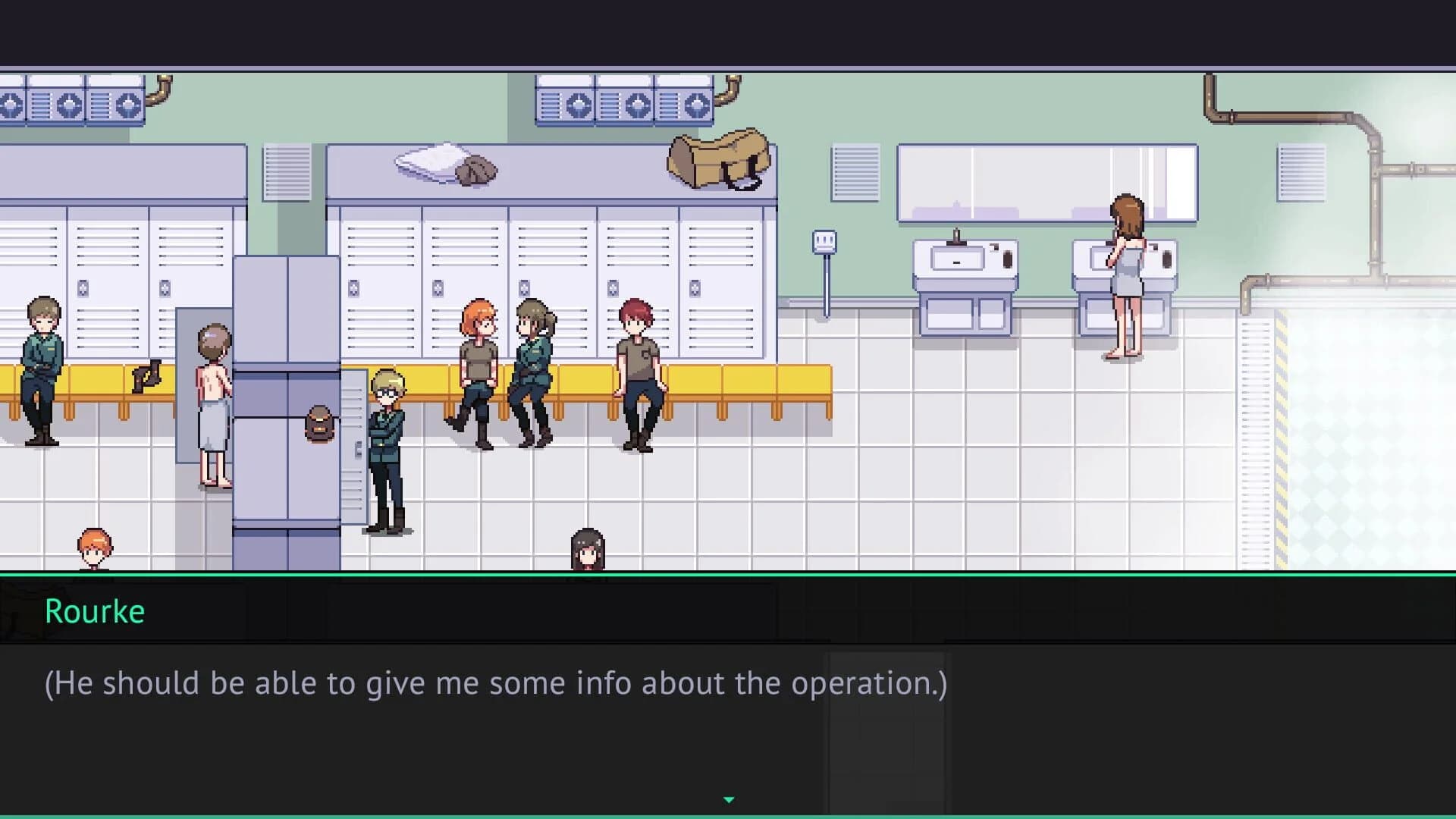Click the Rourke name label on the dialogue box

pyautogui.click(x=94, y=611)
